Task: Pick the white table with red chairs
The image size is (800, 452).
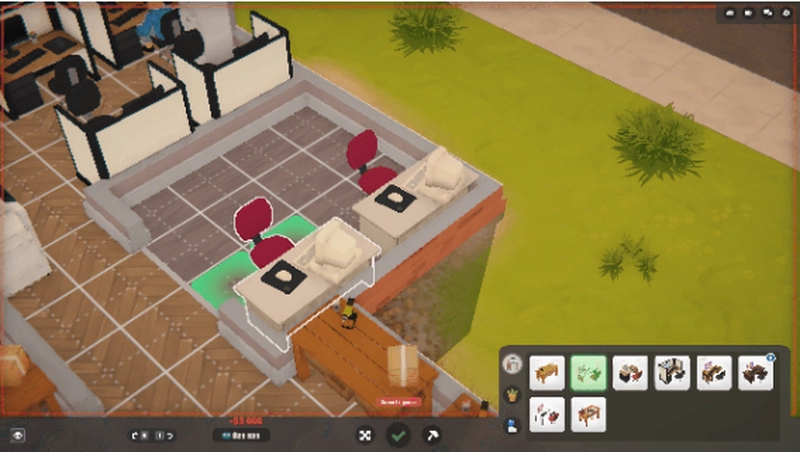Action: pyautogui.click(x=547, y=413)
